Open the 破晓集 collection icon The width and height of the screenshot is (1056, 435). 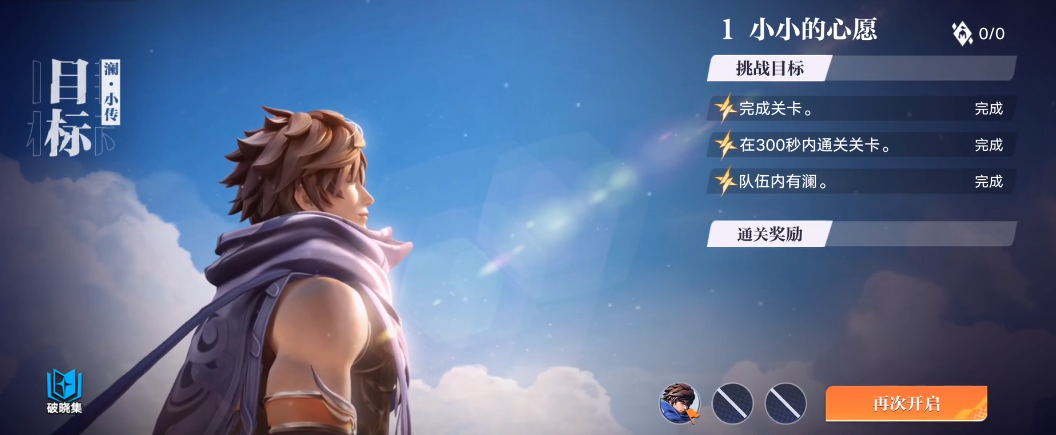pos(64,391)
